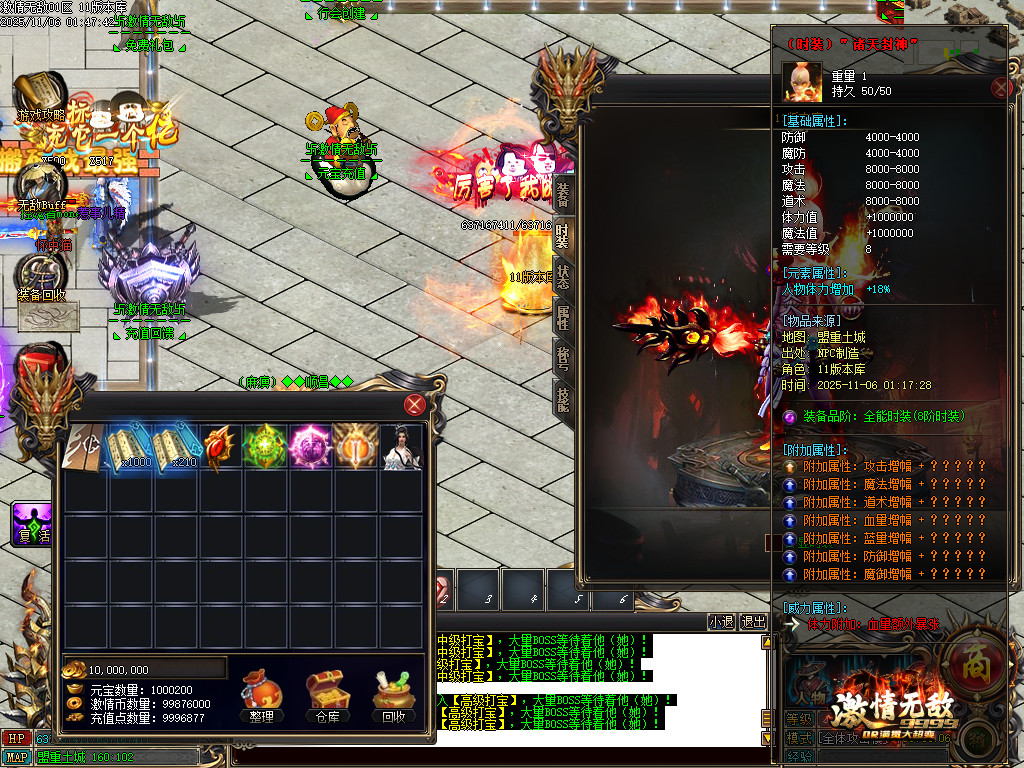Switch to the 属性 attributes tab

[563, 317]
